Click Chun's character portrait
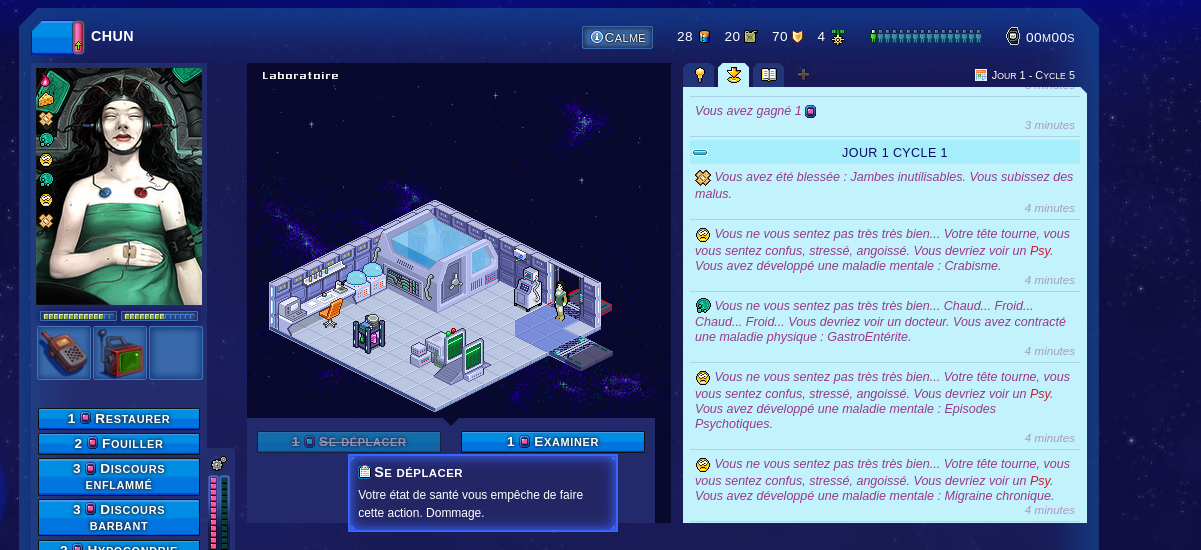Image resolution: width=1201 pixels, height=550 pixels. (119, 186)
